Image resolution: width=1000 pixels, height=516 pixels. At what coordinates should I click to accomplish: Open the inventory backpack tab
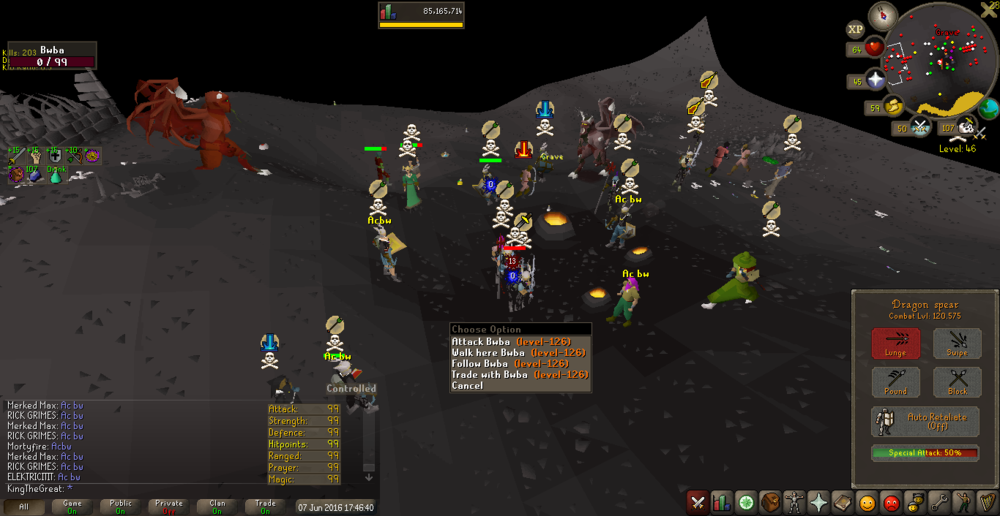coord(770,502)
